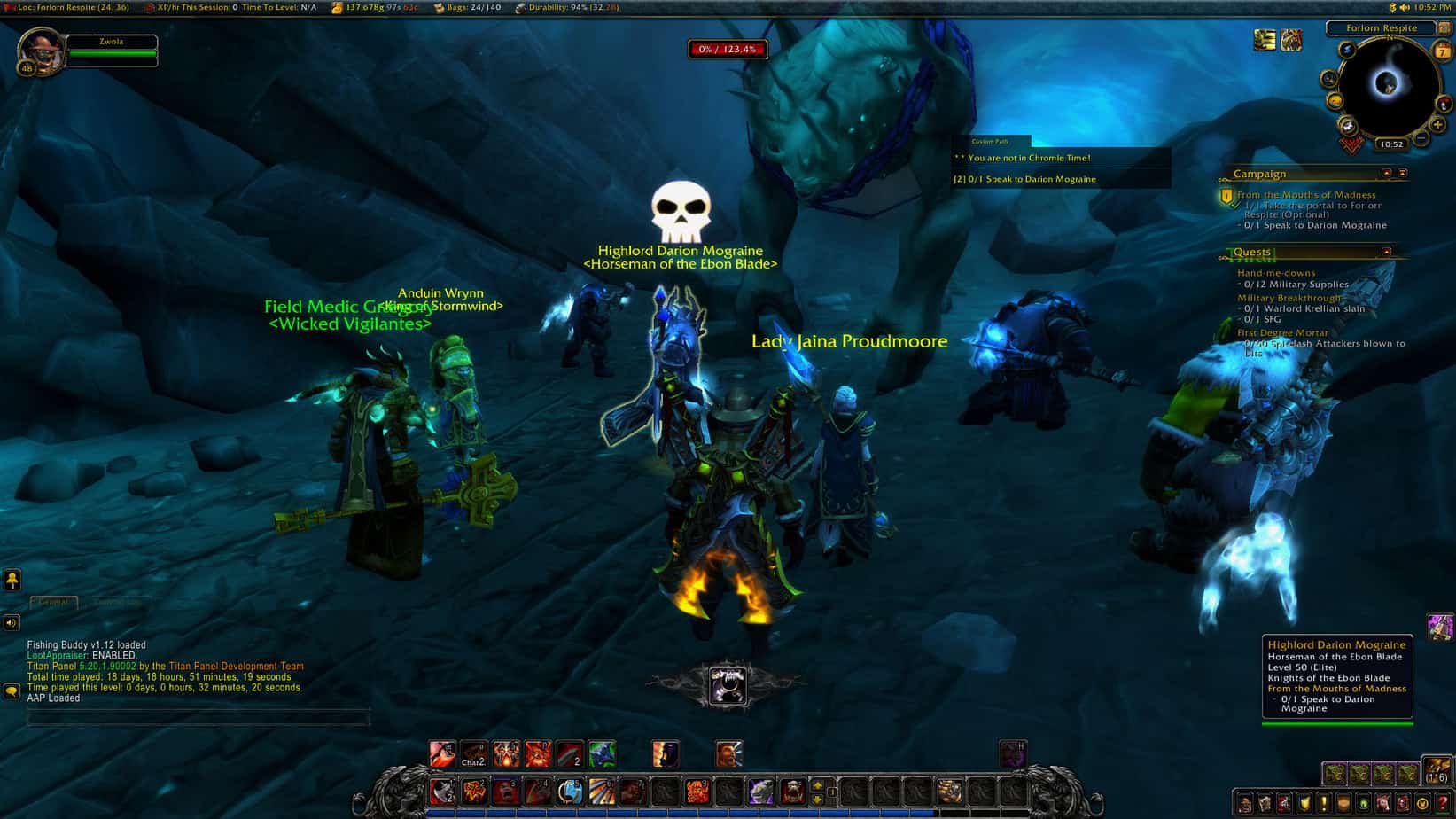Click the gold currency icon on the Titan Panel
The height and width of the screenshot is (819, 1456).
[x=337, y=7]
